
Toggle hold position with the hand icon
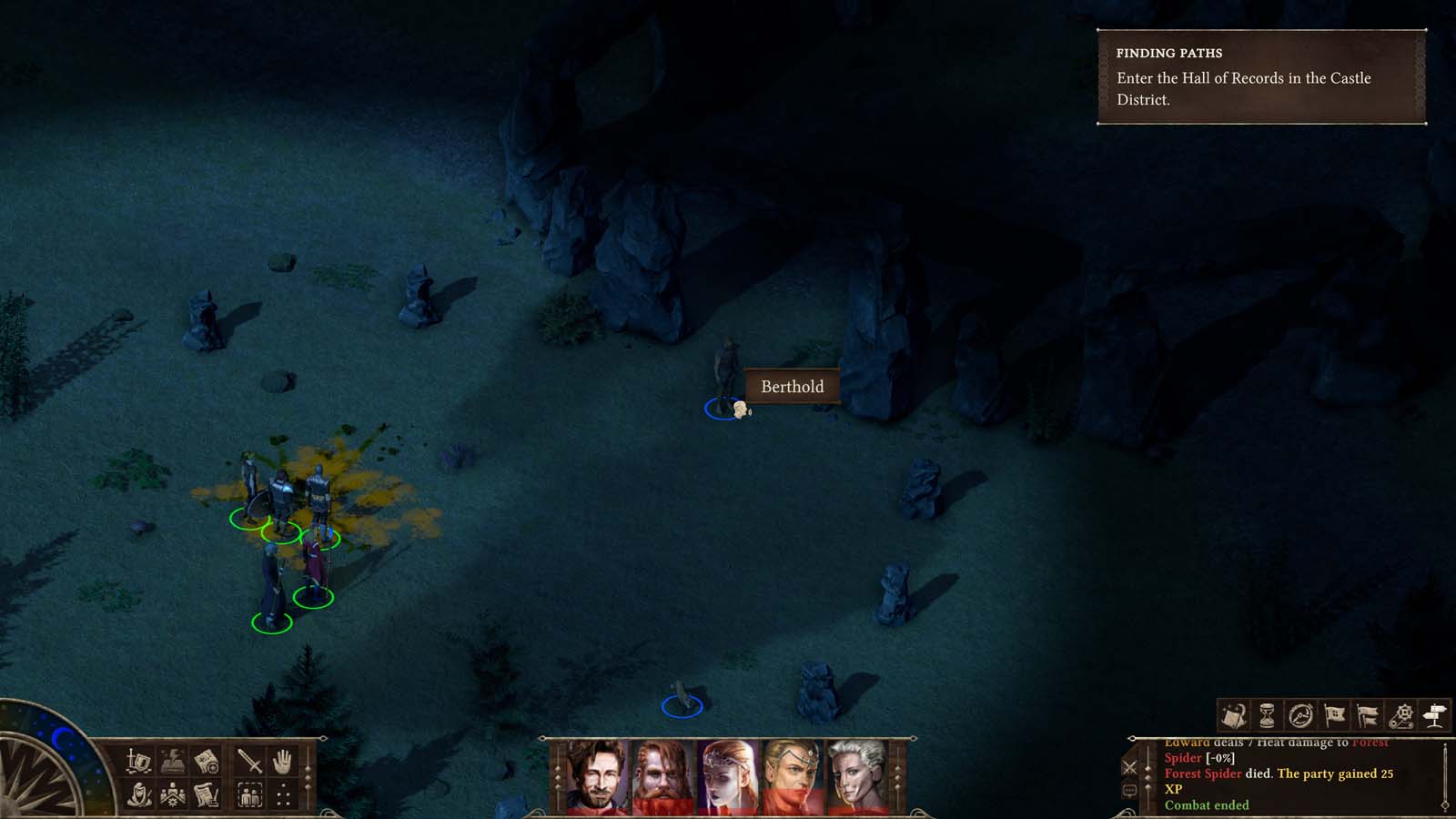click(x=282, y=763)
